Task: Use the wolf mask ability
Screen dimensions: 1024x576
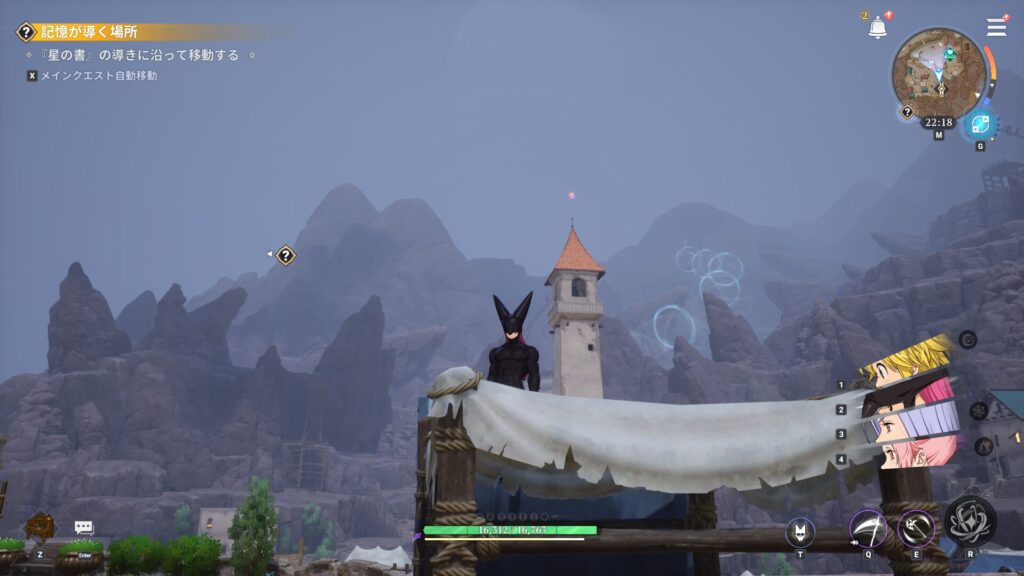Action: 800,532
